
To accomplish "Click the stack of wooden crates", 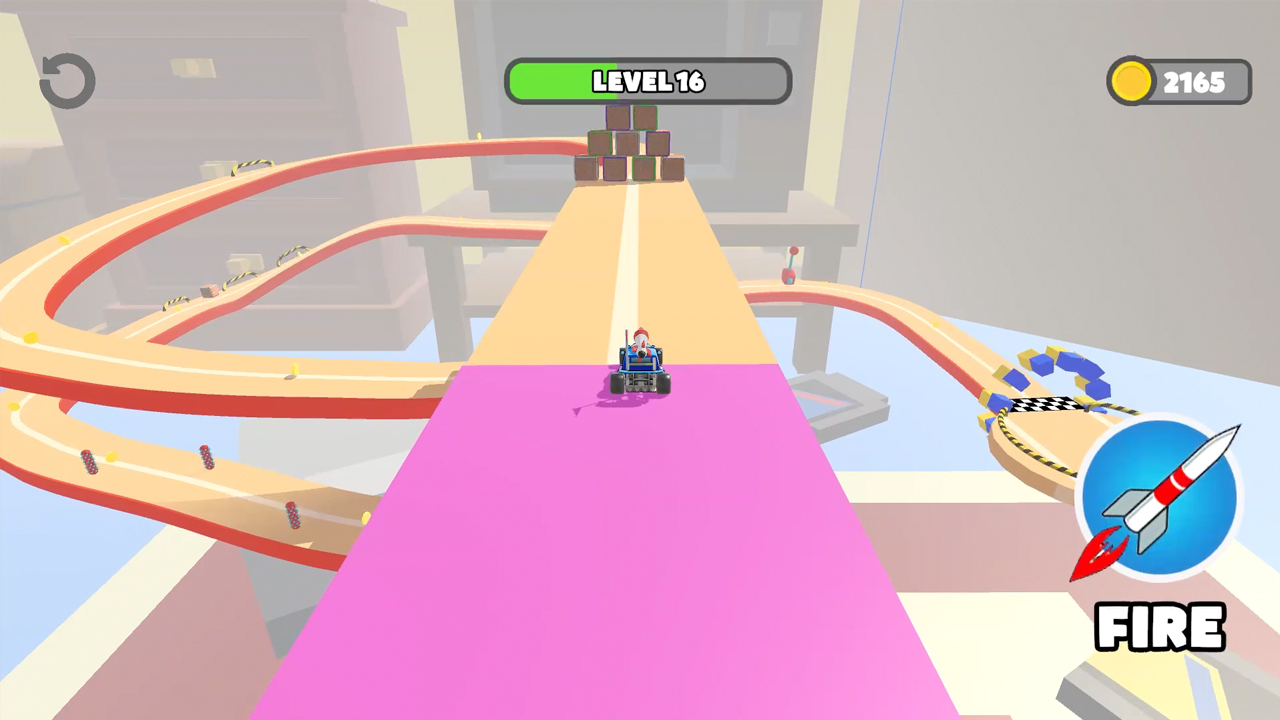I will point(629,142).
